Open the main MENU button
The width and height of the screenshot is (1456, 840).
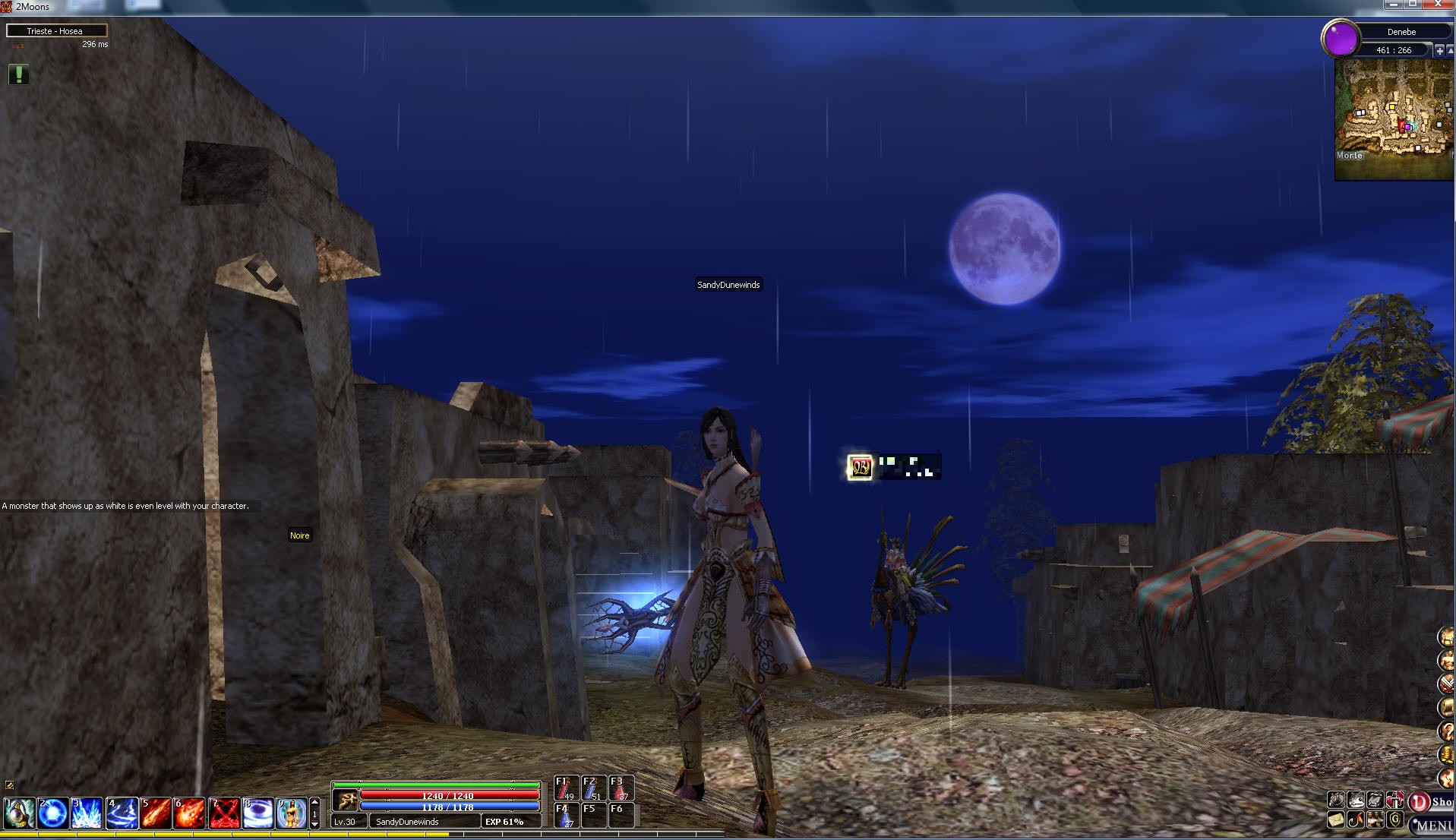tap(1433, 826)
